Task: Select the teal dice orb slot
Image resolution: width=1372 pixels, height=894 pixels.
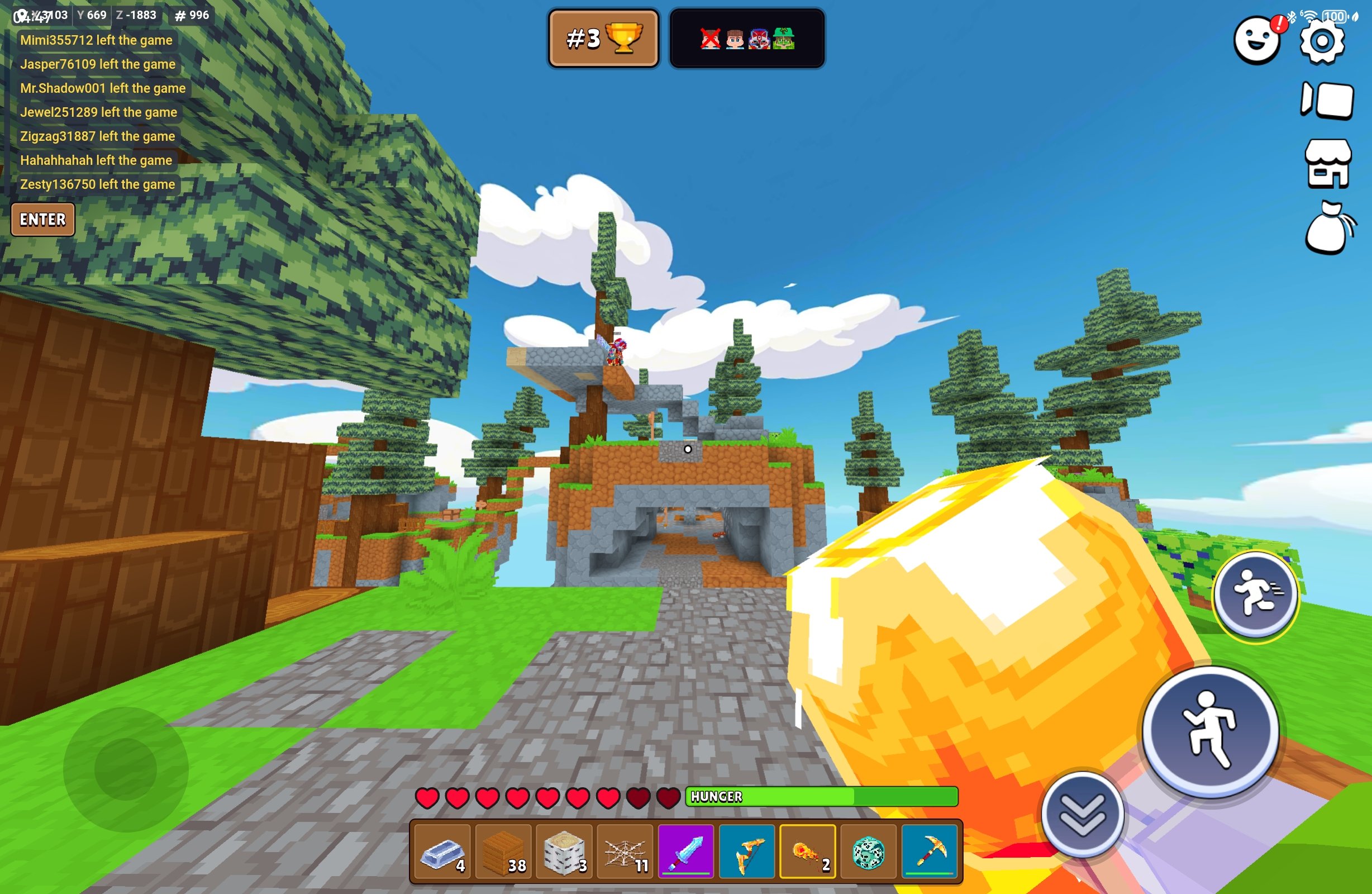Action: [868, 852]
